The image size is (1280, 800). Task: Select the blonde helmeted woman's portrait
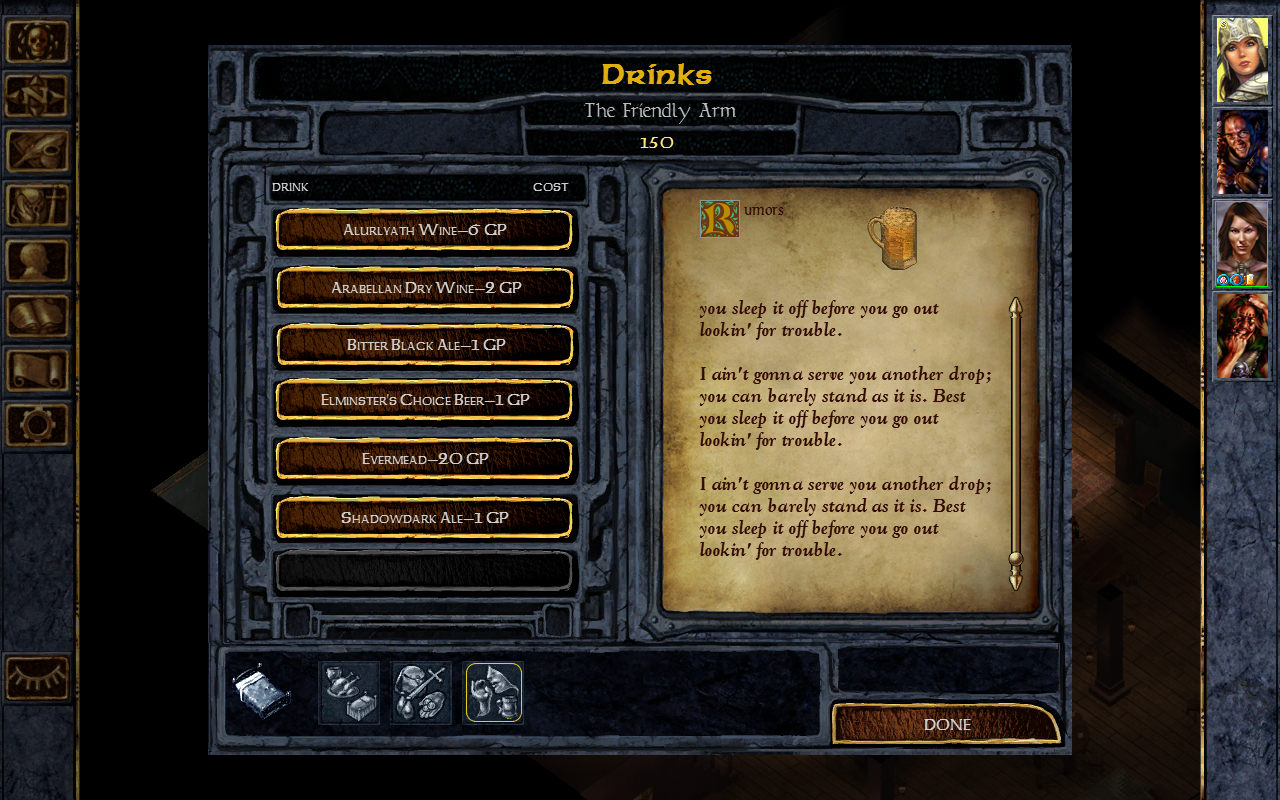tap(1242, 60)
